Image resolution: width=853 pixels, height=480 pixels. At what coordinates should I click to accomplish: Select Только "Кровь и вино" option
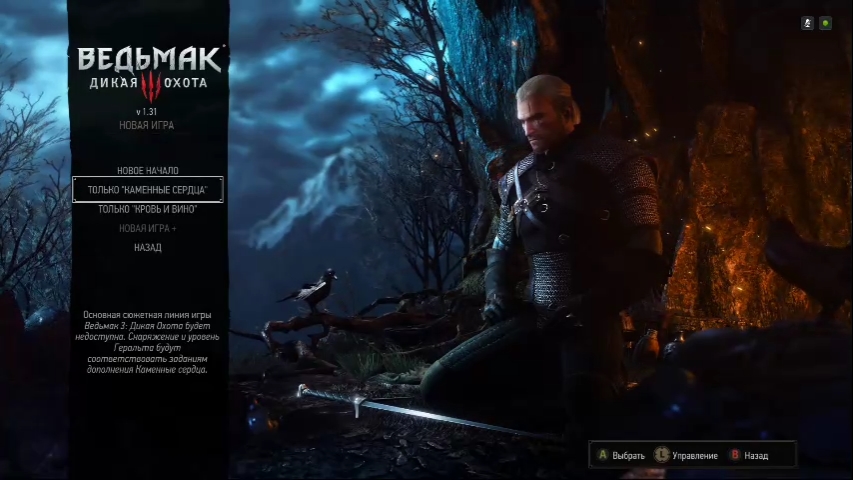(147, 209)
